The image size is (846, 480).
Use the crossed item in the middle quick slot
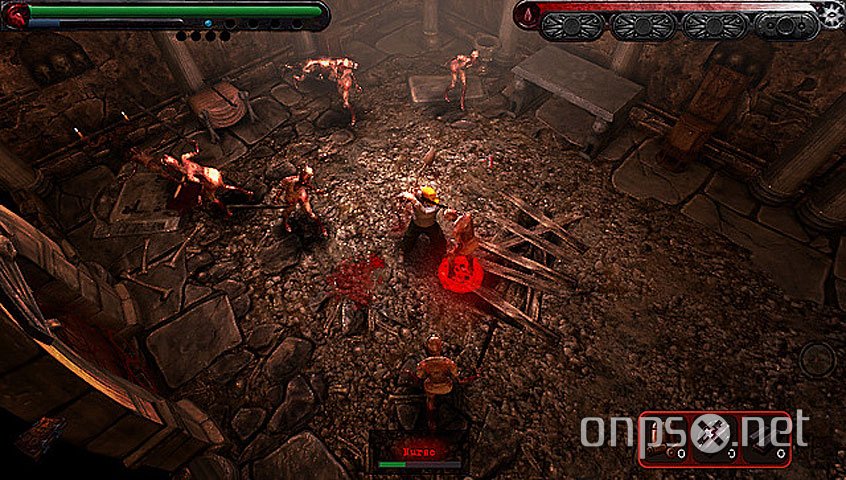point(715,439)
